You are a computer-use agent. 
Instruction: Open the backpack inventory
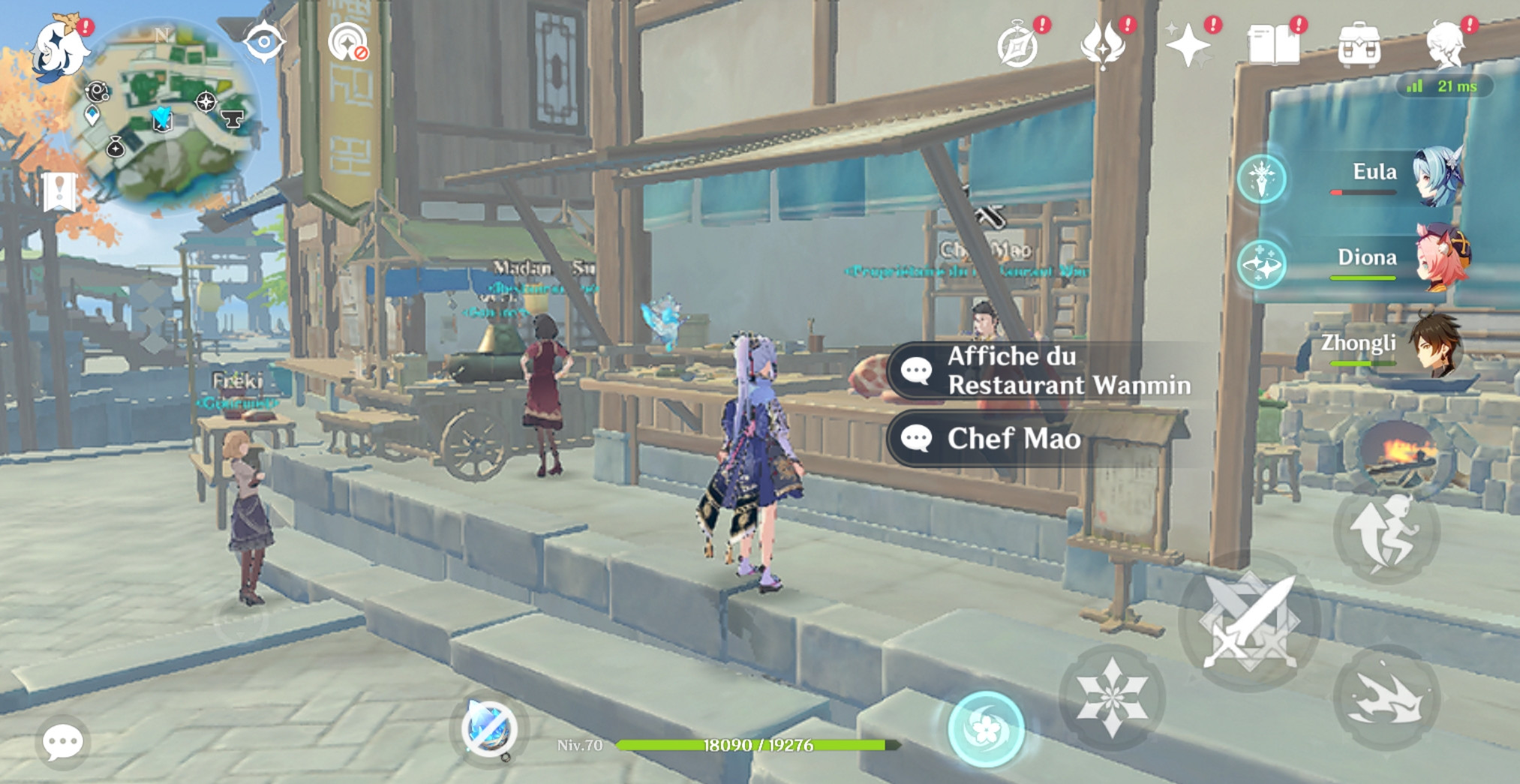pyautogui.click(x=1359, y=46)
